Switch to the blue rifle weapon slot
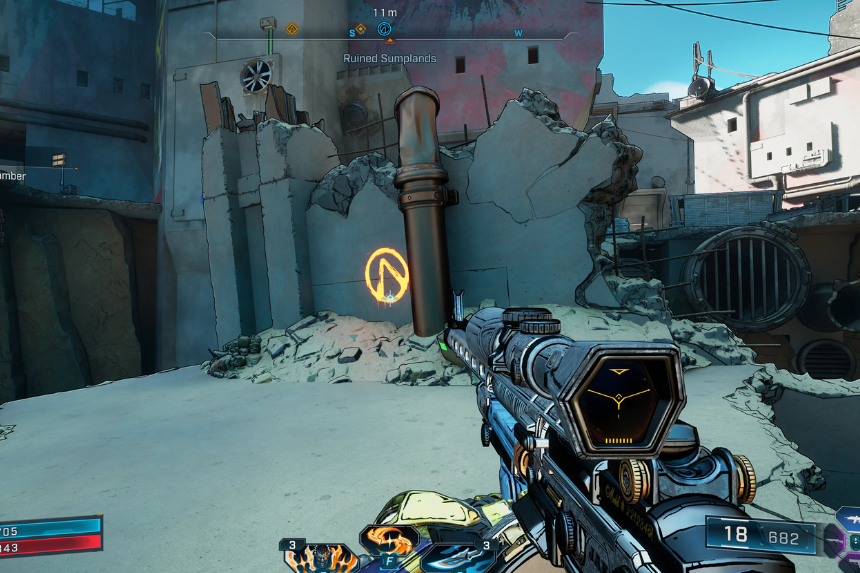860x573 pixels. [849, 519]
